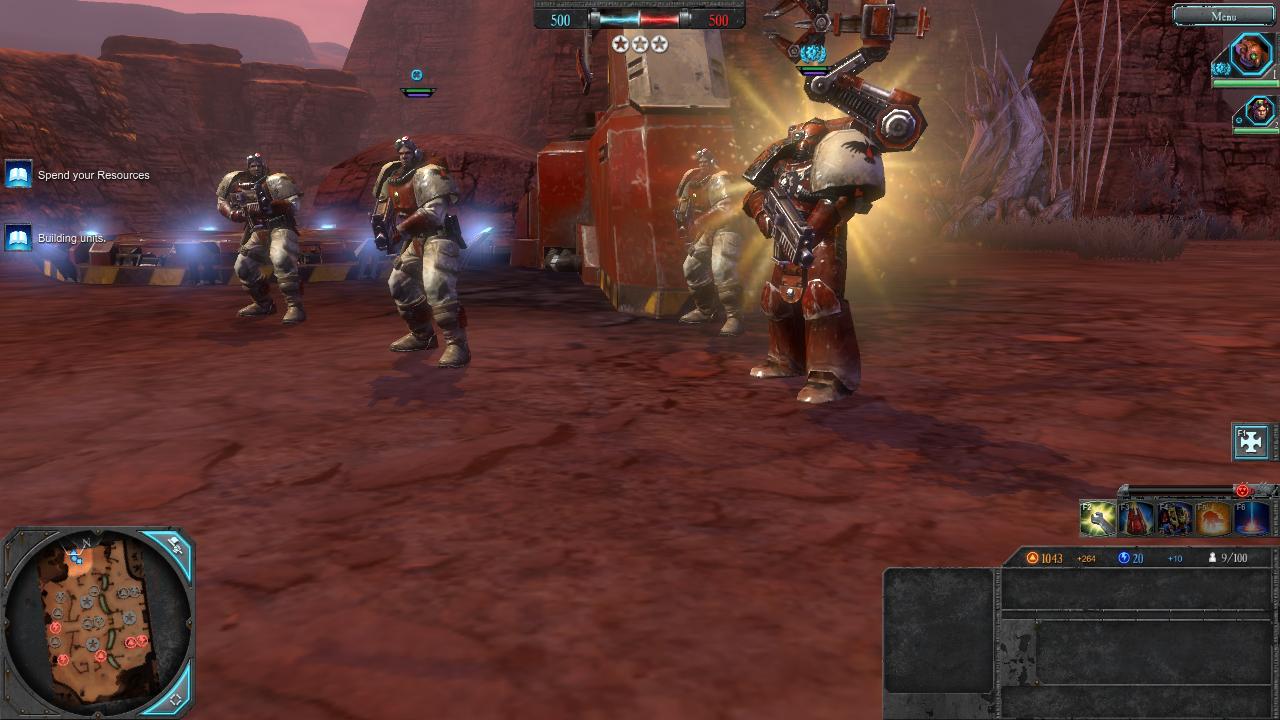Click the red power node on minimap's left edge
The image size is (1280, 720).
pyautogui.click(x=56, y=628)
